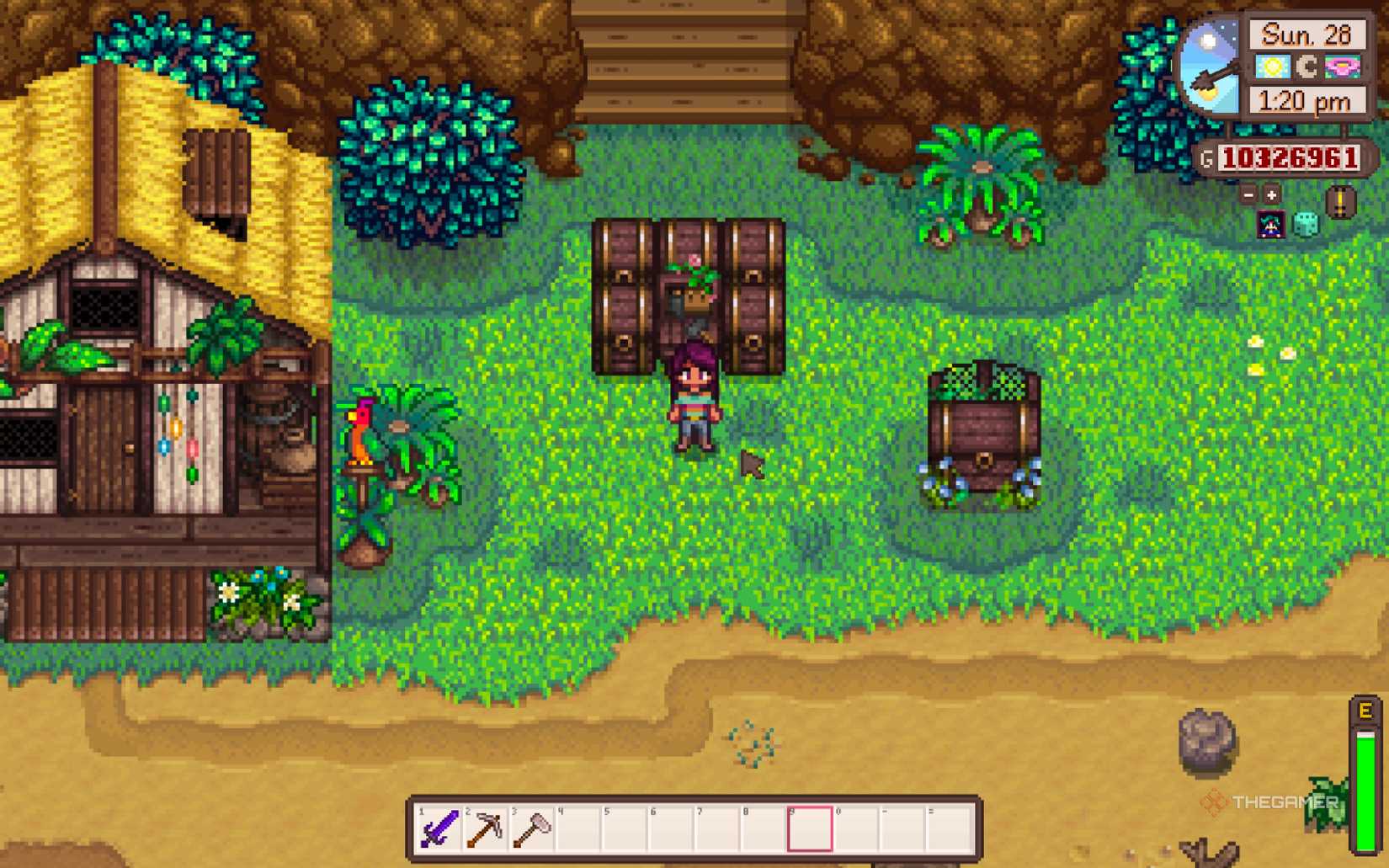The width and height of the screenshot is (1389, 868).
Task: Zoom in using the plus button
Action: click(1271, 195)
